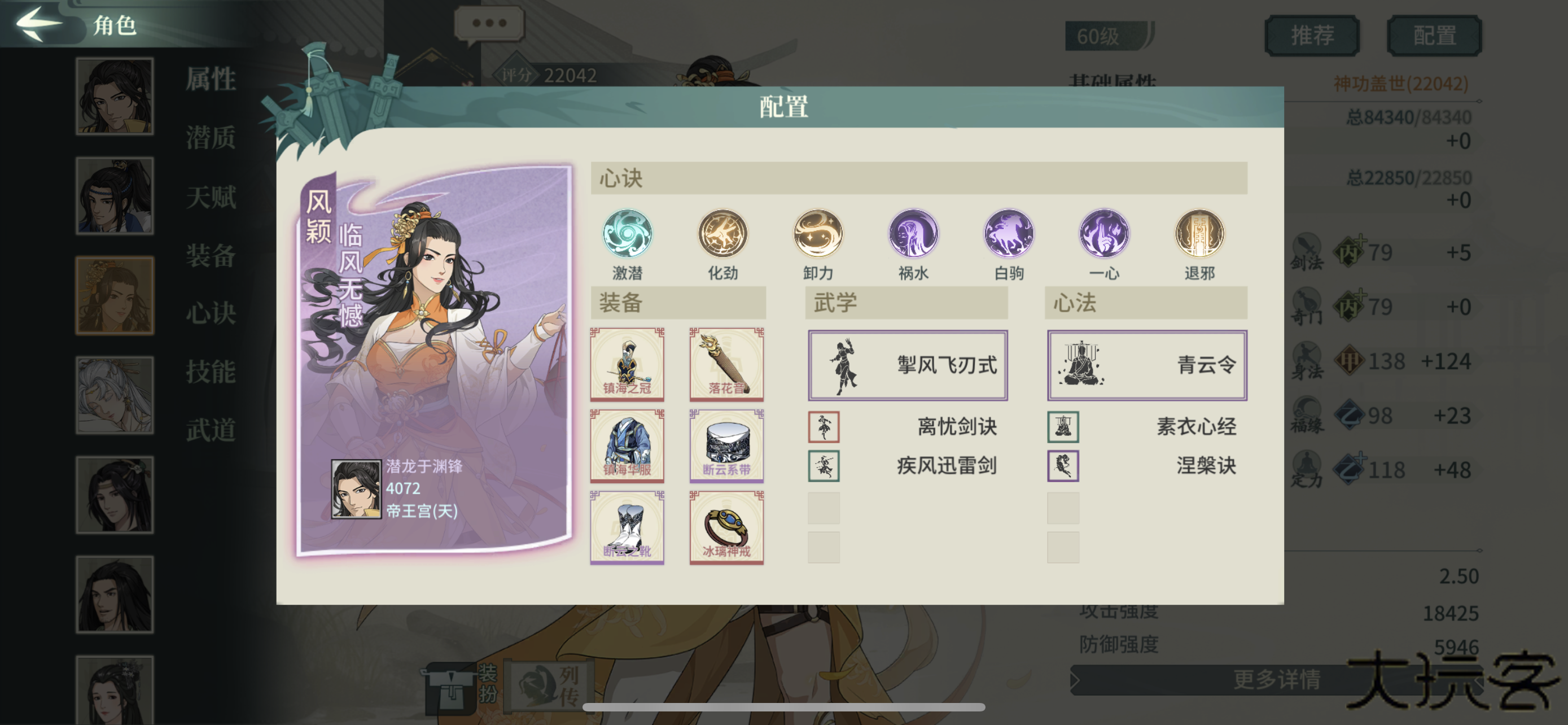Select the 化劲 heart technique icon
The image size is (1568, 725).
722,234
